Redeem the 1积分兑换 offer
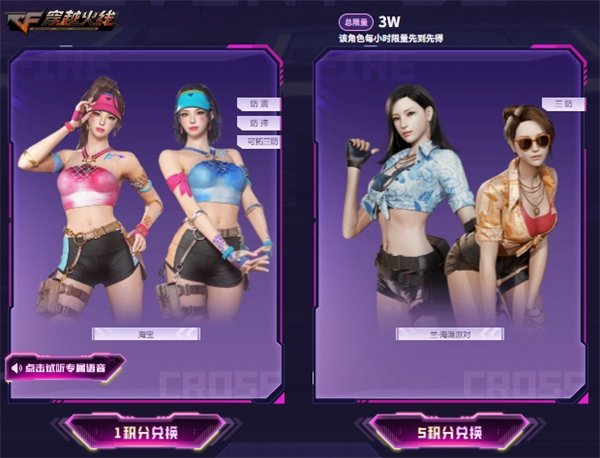The image size is (600, 458). pos(145,432)
